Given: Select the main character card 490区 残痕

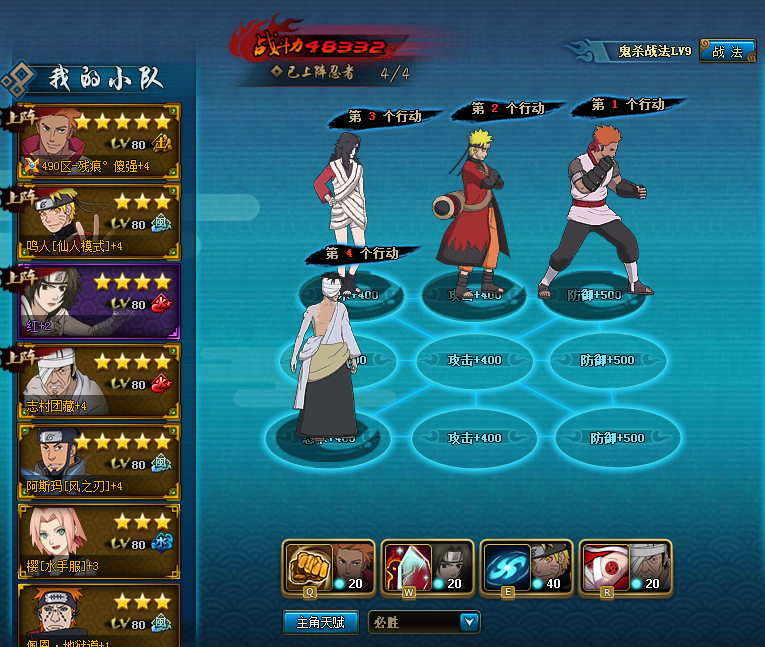Looking at the screenshot, I should click(x=99, y=142).
